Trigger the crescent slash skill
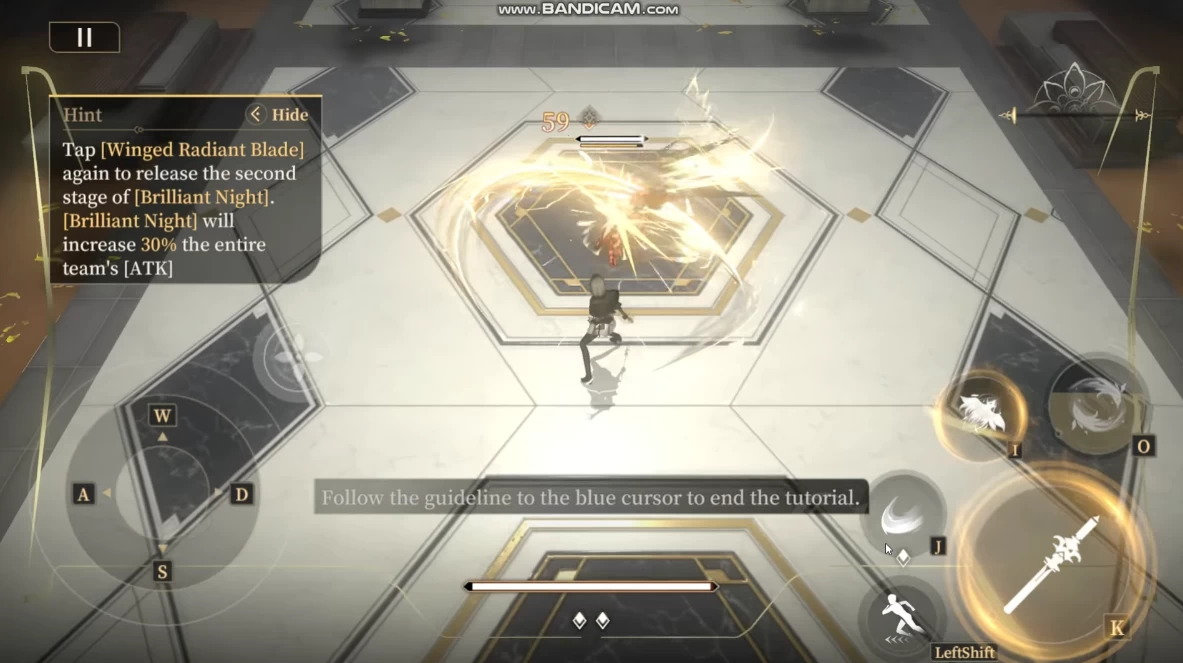Image resolution: width=1183 pixels, height=663 pixels. (902, 517)
